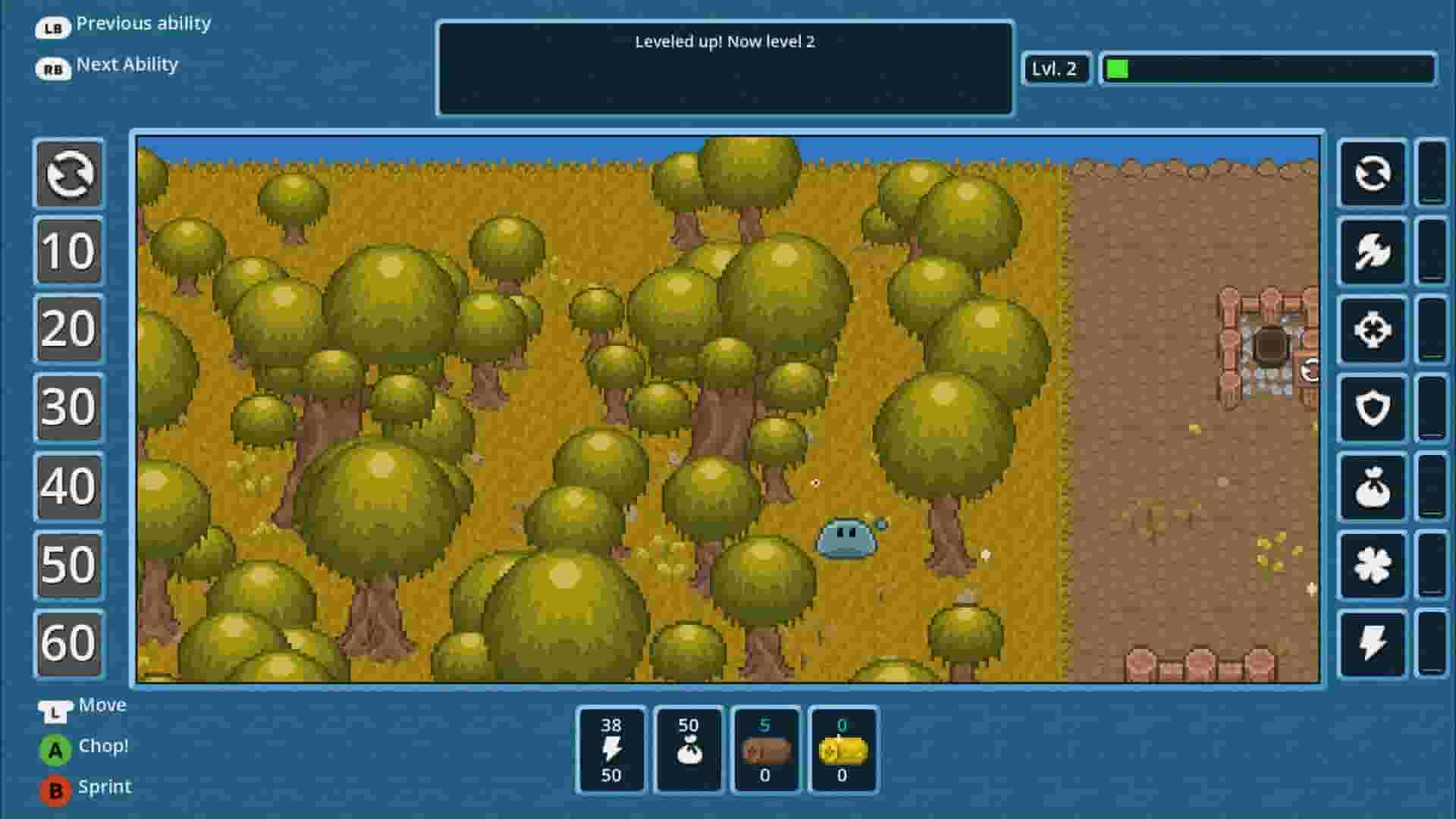
Task: Open the 60 option in left panel
Action: pos(68,643)
